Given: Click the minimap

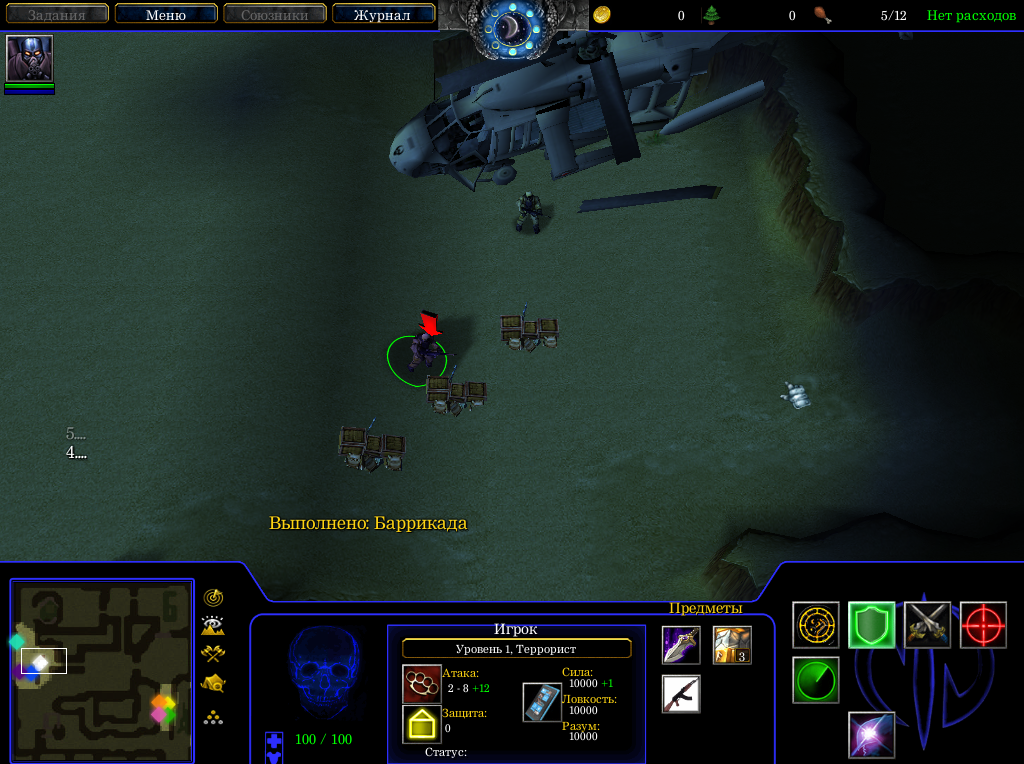Looking at the screenshot, I should tap(102, 671).
